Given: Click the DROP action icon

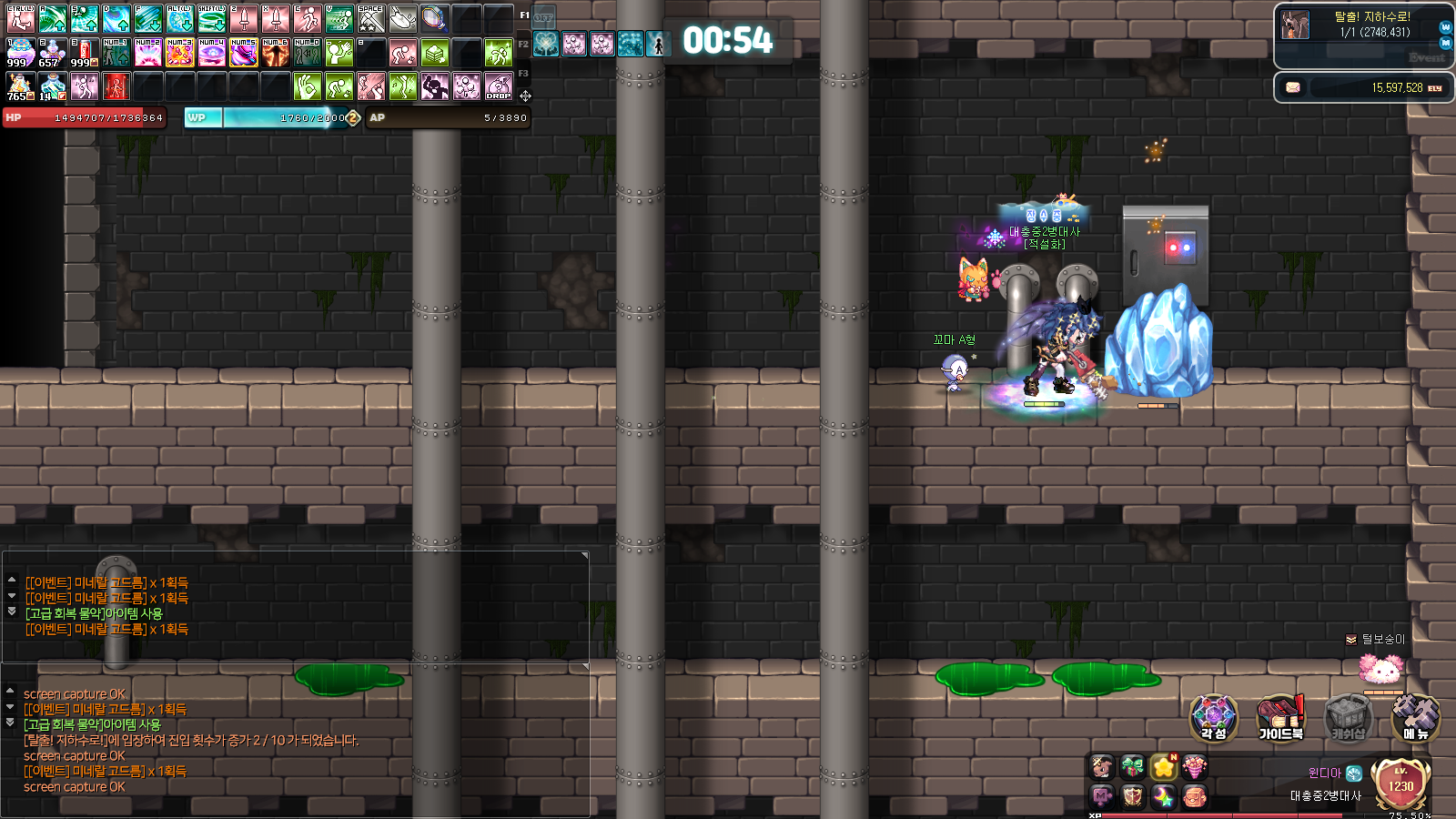Looking at the screenshot, I should click(x=498, y=87).
